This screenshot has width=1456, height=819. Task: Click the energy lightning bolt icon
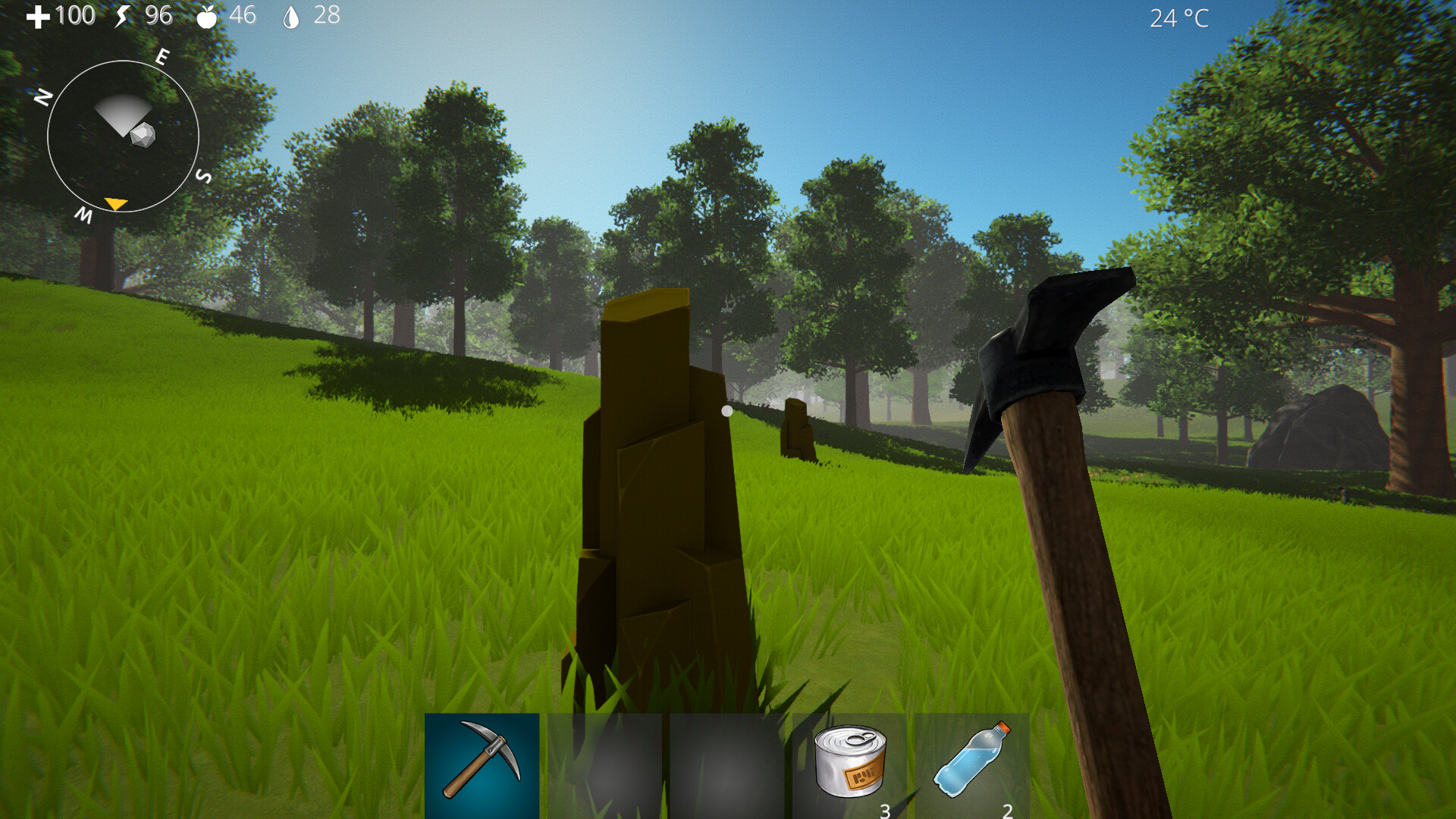(x=124, y=15)
